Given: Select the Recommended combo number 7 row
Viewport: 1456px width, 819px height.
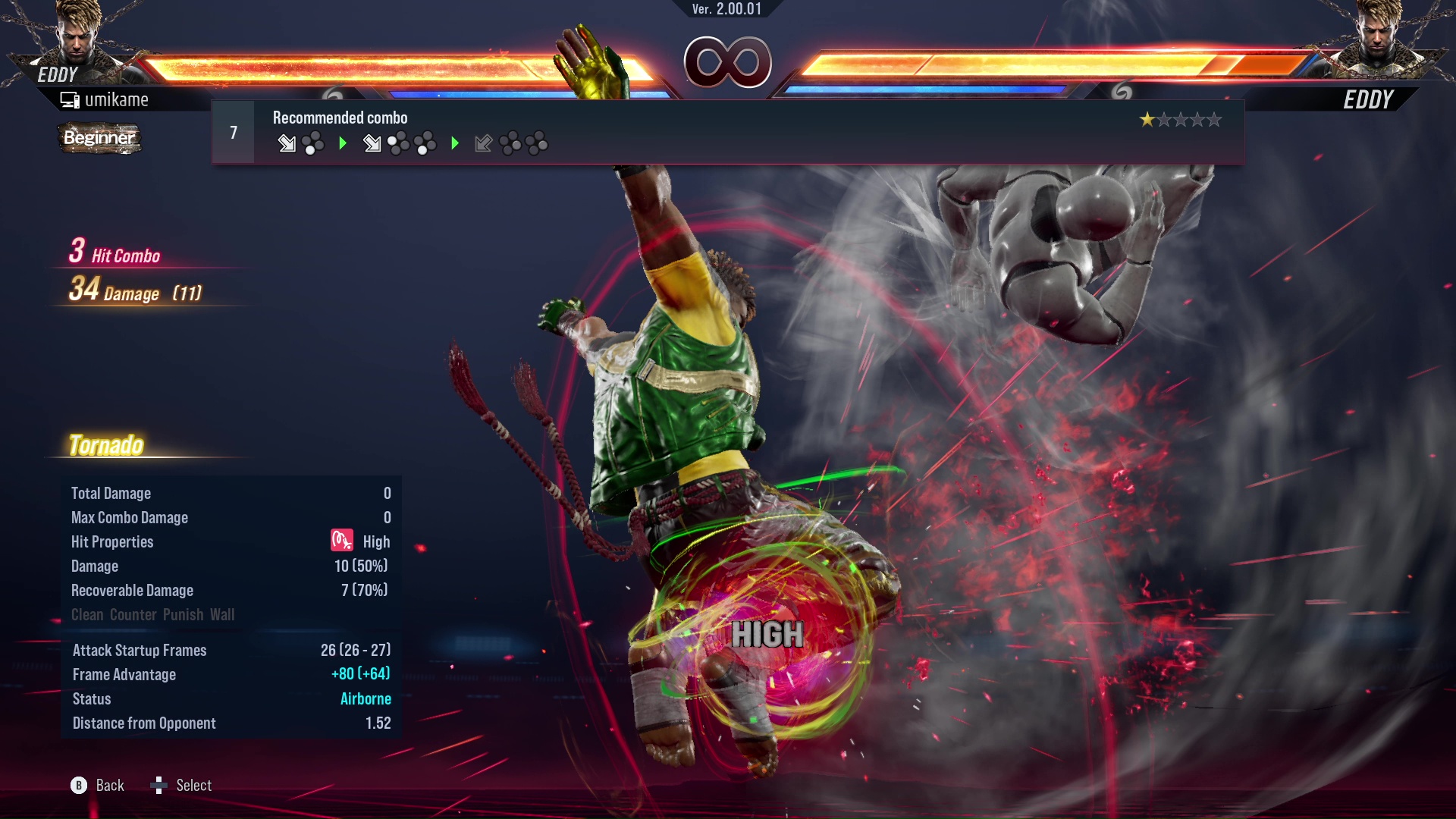Looking at the screenshot, I should coord(726,133).
